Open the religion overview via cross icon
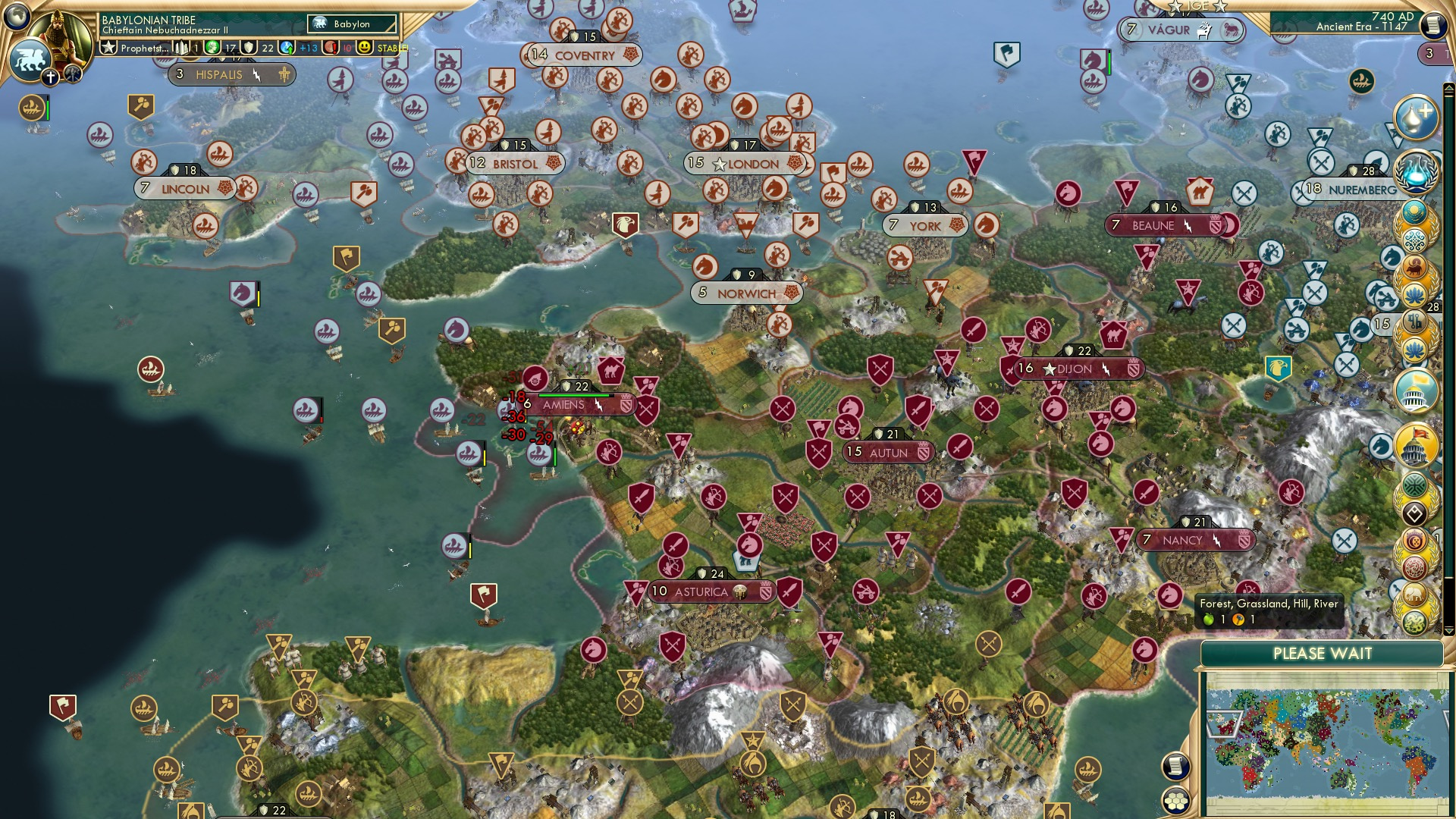This screenshot has width=1456, height=819. (x=50, y=77)
